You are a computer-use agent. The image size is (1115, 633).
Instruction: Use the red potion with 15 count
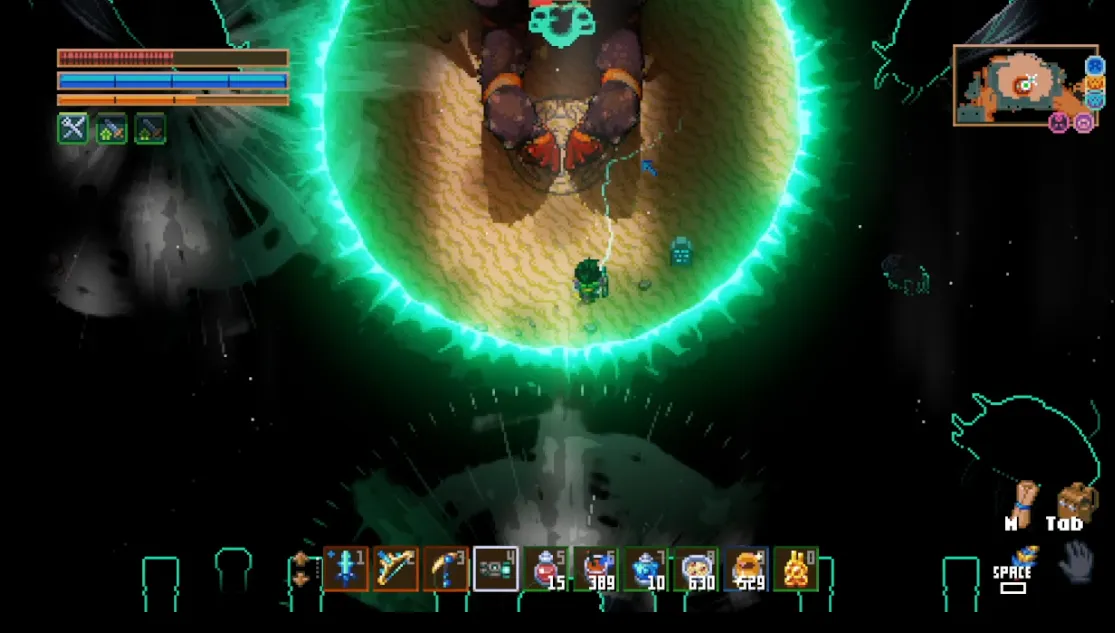[x=547, y=569]
